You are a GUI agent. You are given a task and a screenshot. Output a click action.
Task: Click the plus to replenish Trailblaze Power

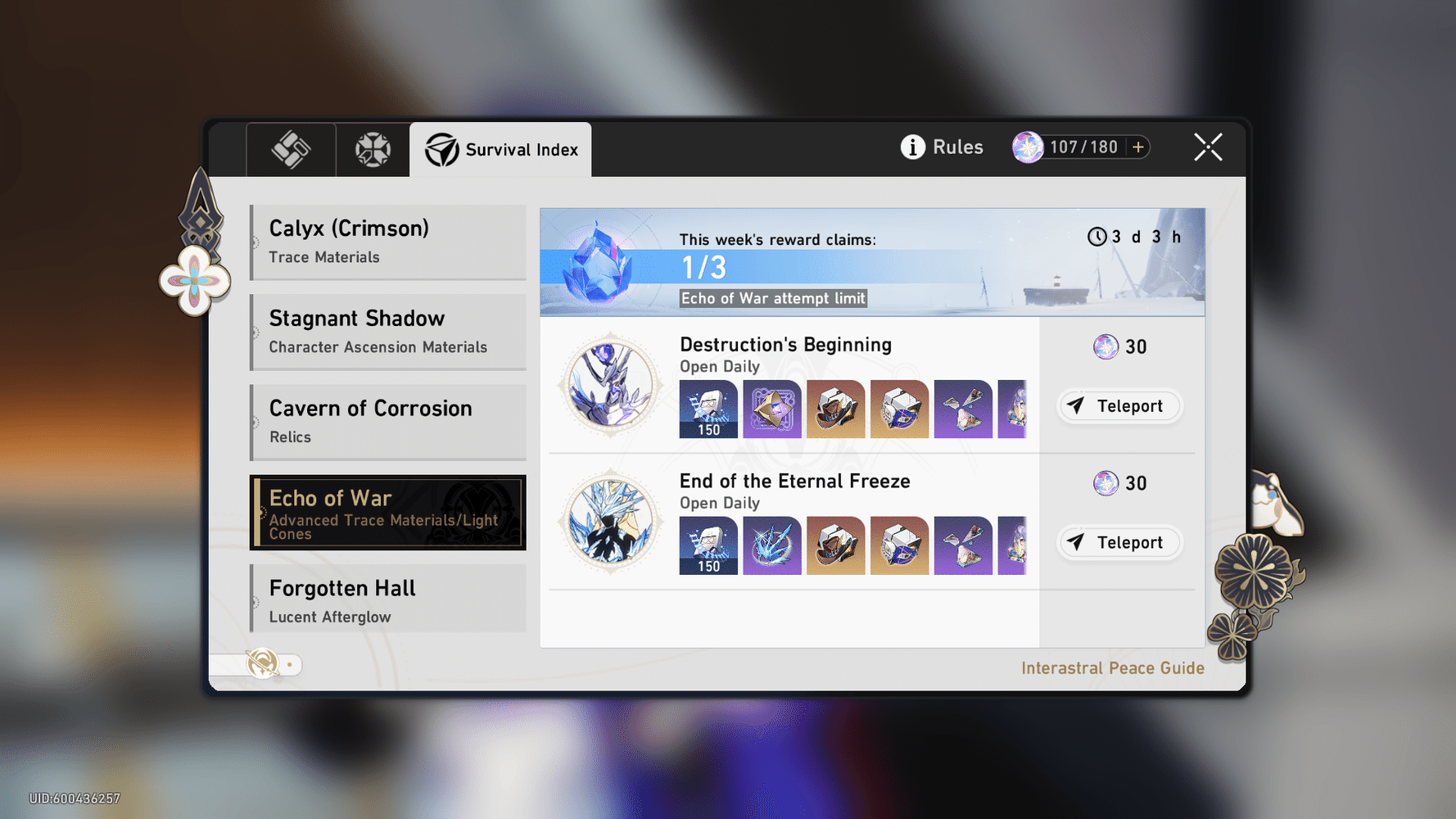pyautogui.click(x=1138, y=147)
